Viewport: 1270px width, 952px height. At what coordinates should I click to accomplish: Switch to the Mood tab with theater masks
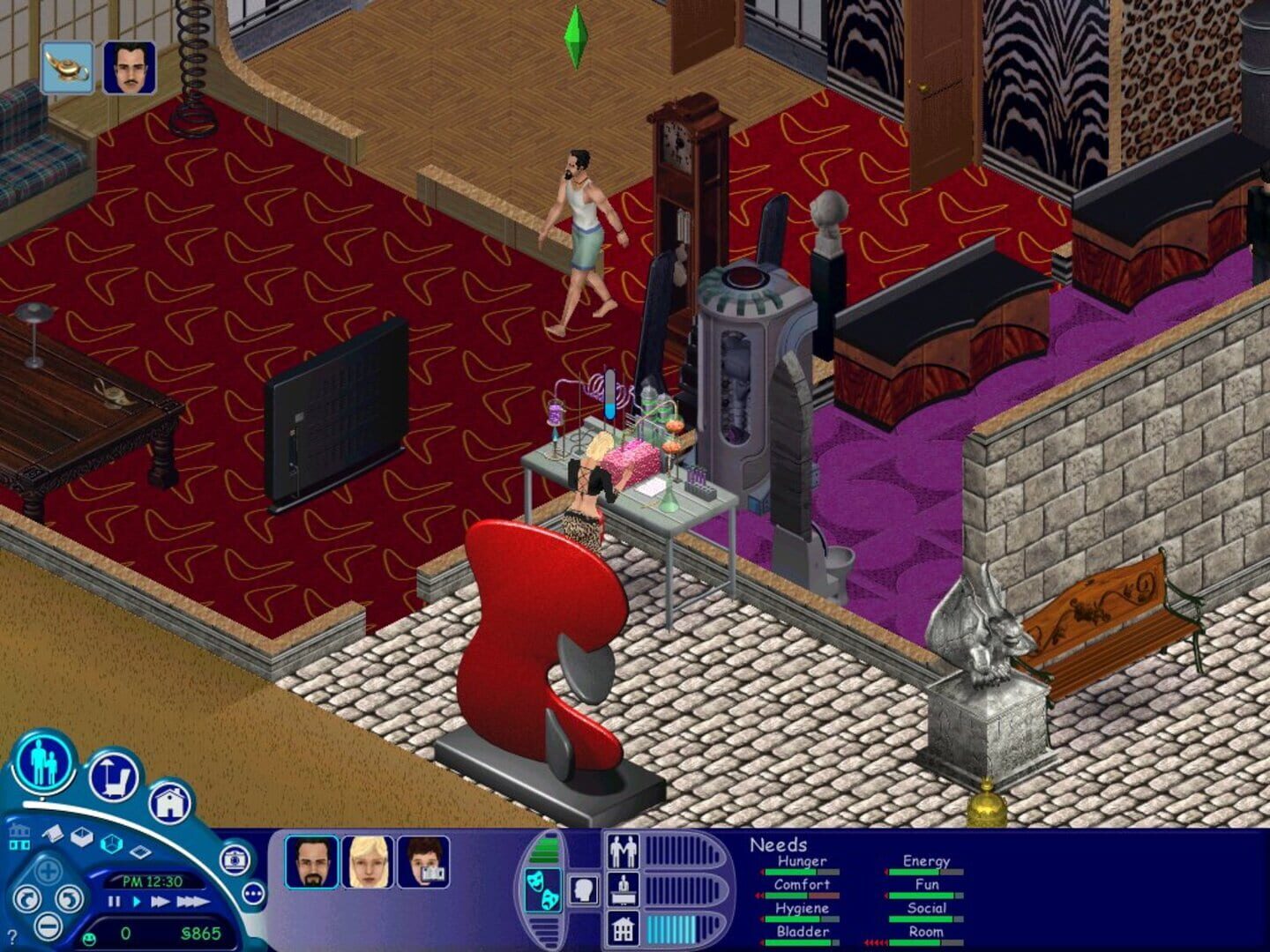click(542, 889)
